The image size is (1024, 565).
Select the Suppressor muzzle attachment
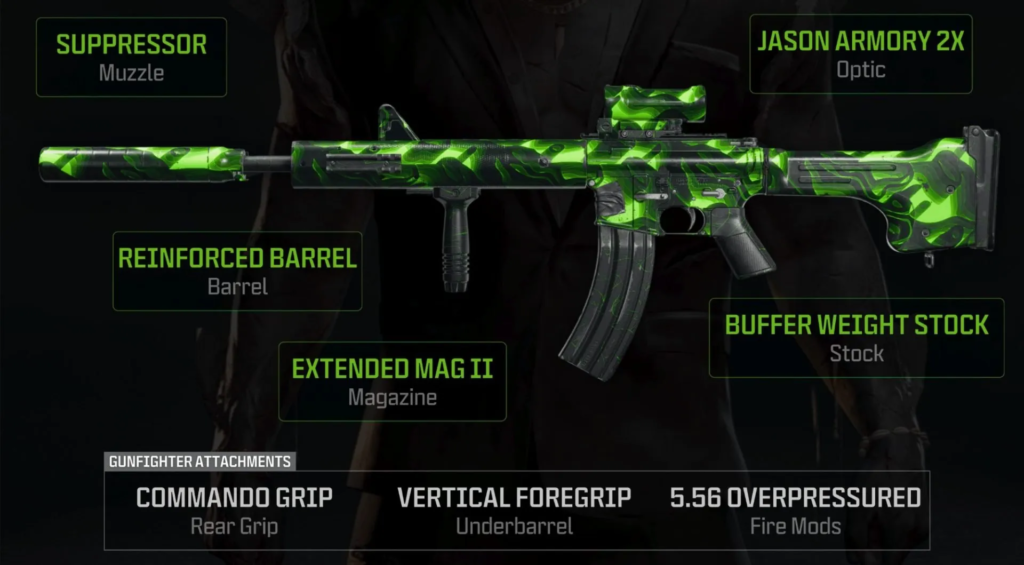[x=131, y=56]
